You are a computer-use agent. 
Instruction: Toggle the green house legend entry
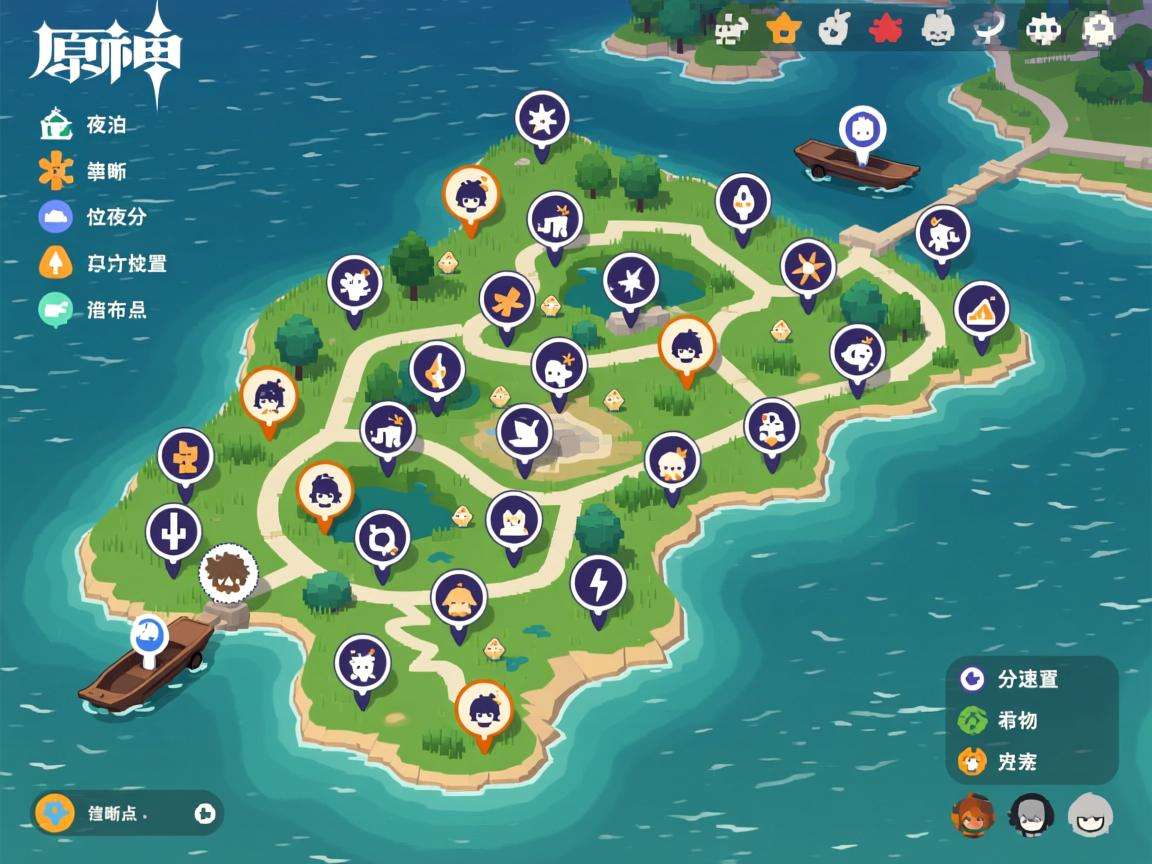56,126
